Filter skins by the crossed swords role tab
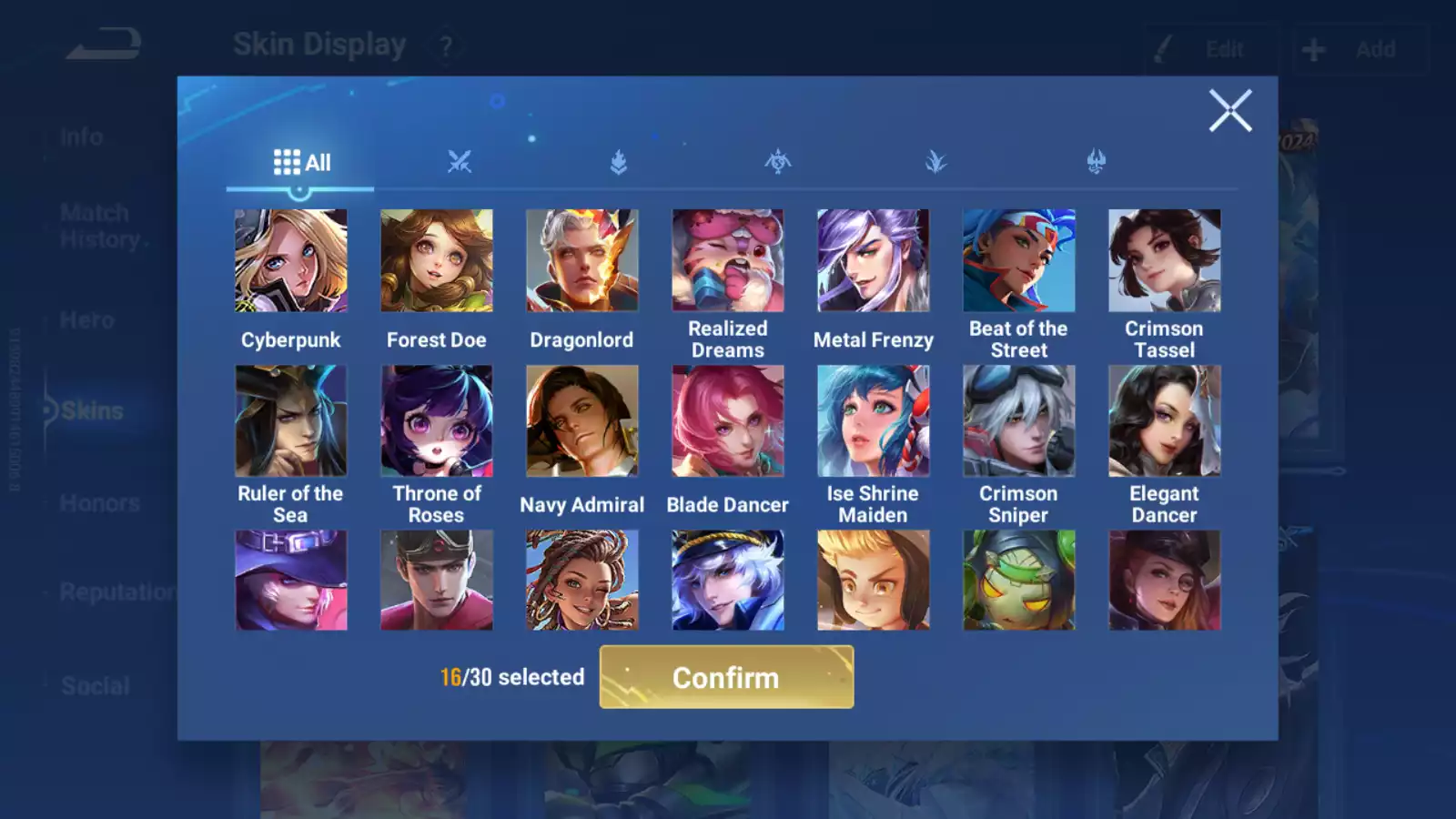The image size is (1456, 819). click(x=460, y=163)
